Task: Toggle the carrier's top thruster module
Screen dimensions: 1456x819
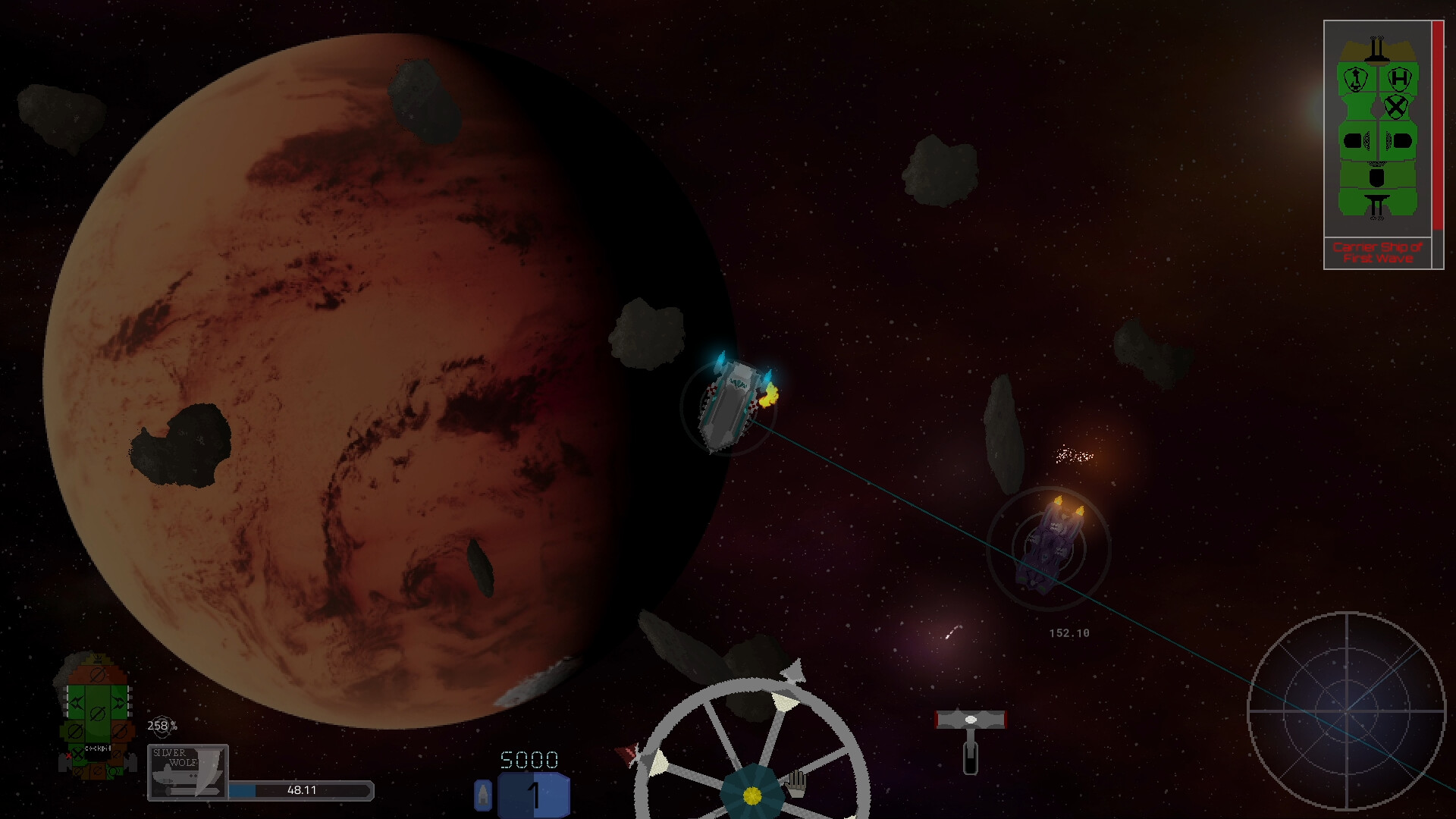Action: click(x=1377, y=49)
